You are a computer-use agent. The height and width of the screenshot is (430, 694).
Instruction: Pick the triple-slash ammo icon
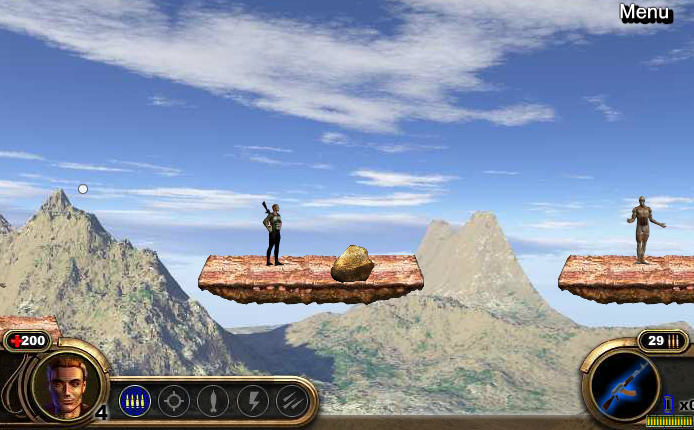click(291, 401)
